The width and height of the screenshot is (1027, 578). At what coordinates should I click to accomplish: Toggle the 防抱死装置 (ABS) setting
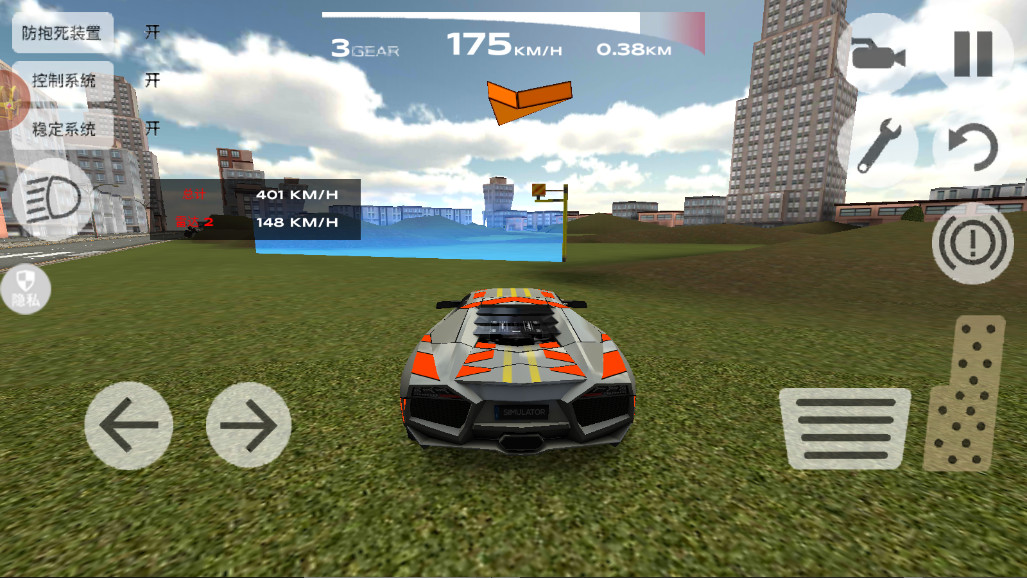point(62,33)
